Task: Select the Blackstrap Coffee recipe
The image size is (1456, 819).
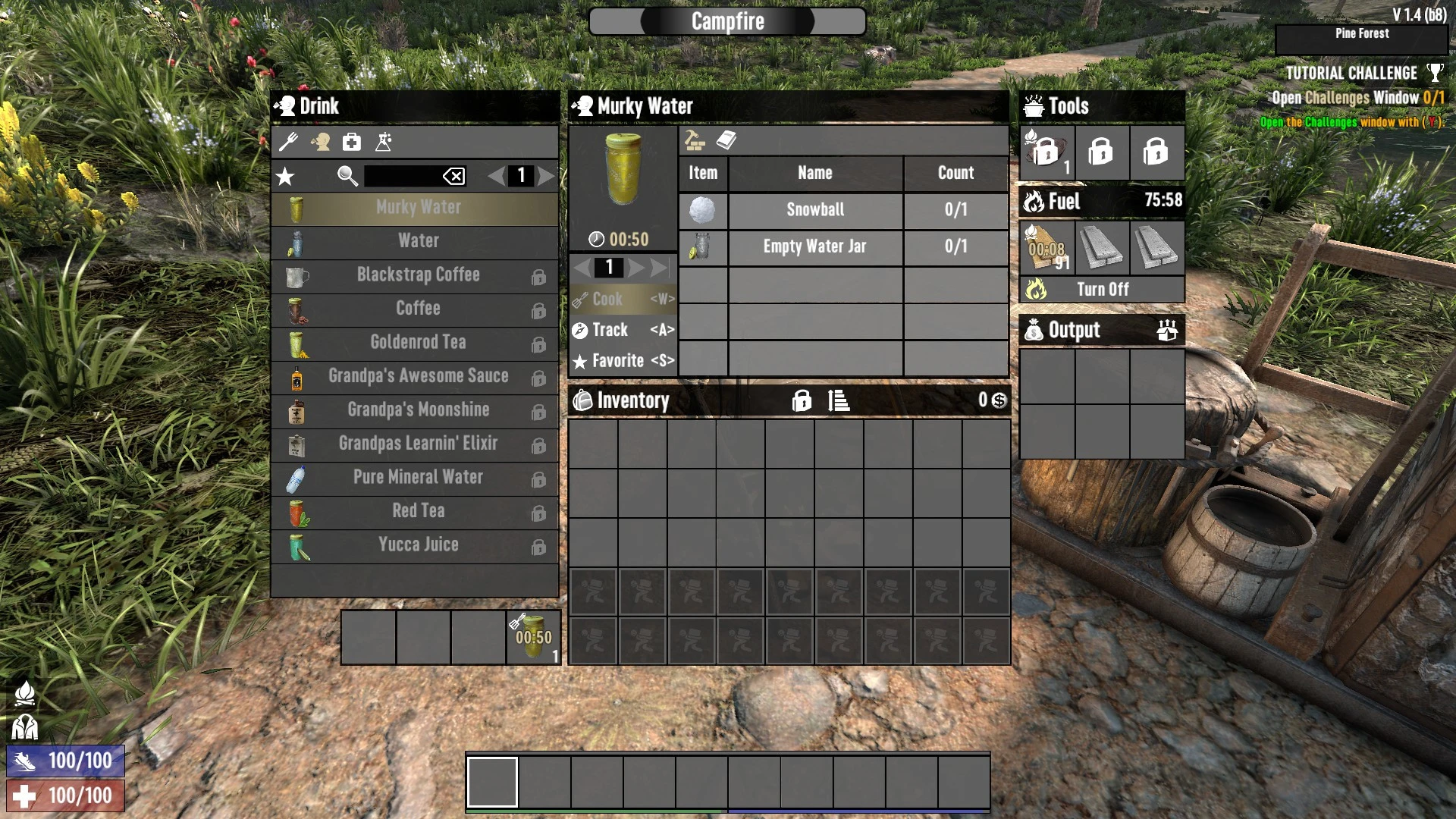Action: tap(417, 275)
